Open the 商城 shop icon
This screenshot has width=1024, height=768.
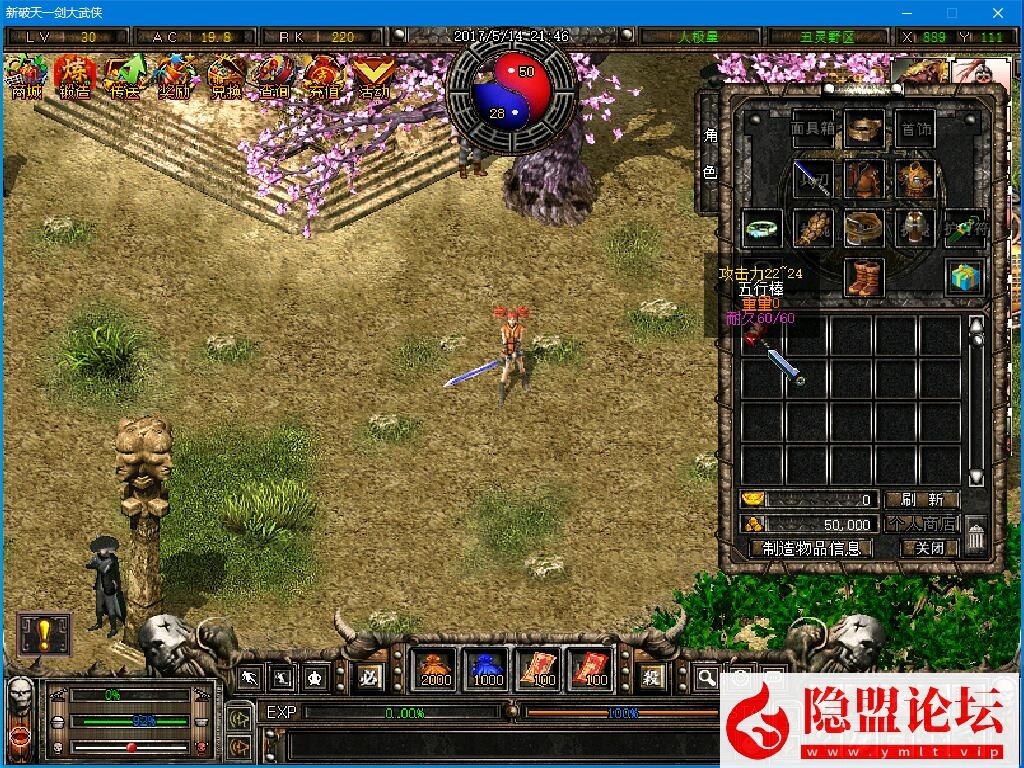(x=27, y=77)
